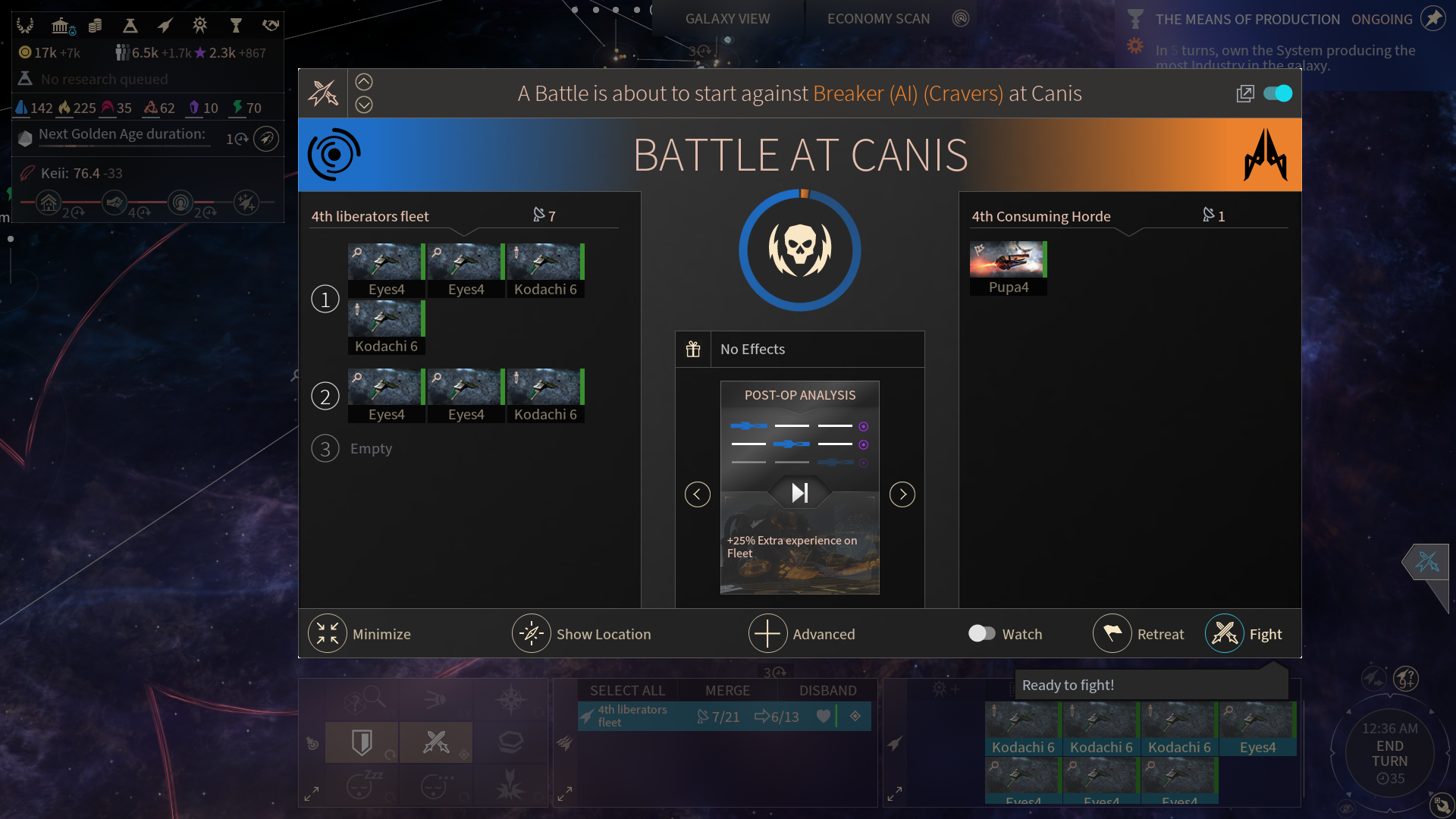The height and width of the screenshot is (819, 1456).
Task: Merge selected fleets
Action: click(x=727, y=691)
